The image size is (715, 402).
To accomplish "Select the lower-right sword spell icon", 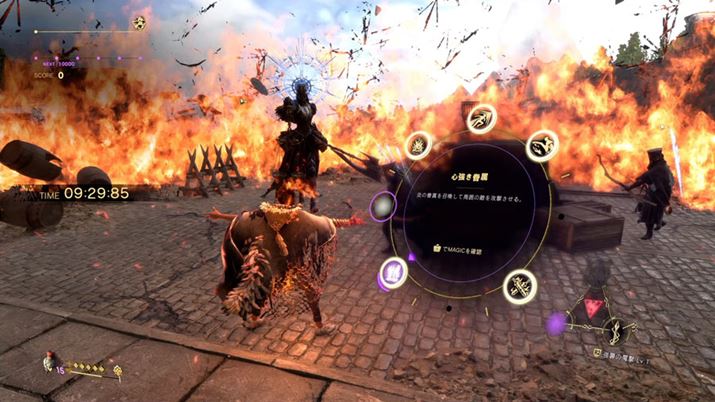I will [520, 287].
